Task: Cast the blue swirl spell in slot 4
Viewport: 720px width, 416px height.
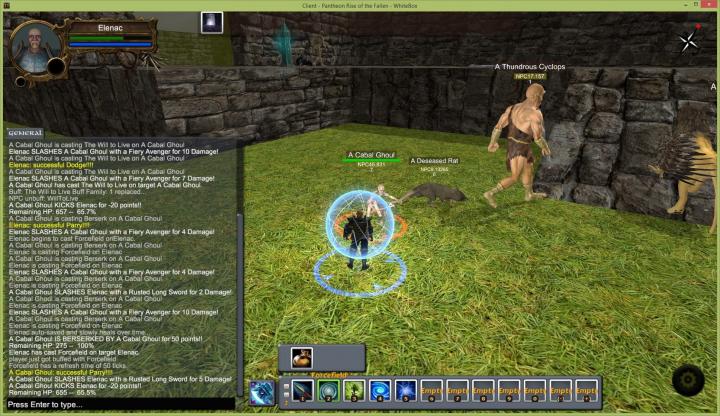Action: (x=380, y=390)
